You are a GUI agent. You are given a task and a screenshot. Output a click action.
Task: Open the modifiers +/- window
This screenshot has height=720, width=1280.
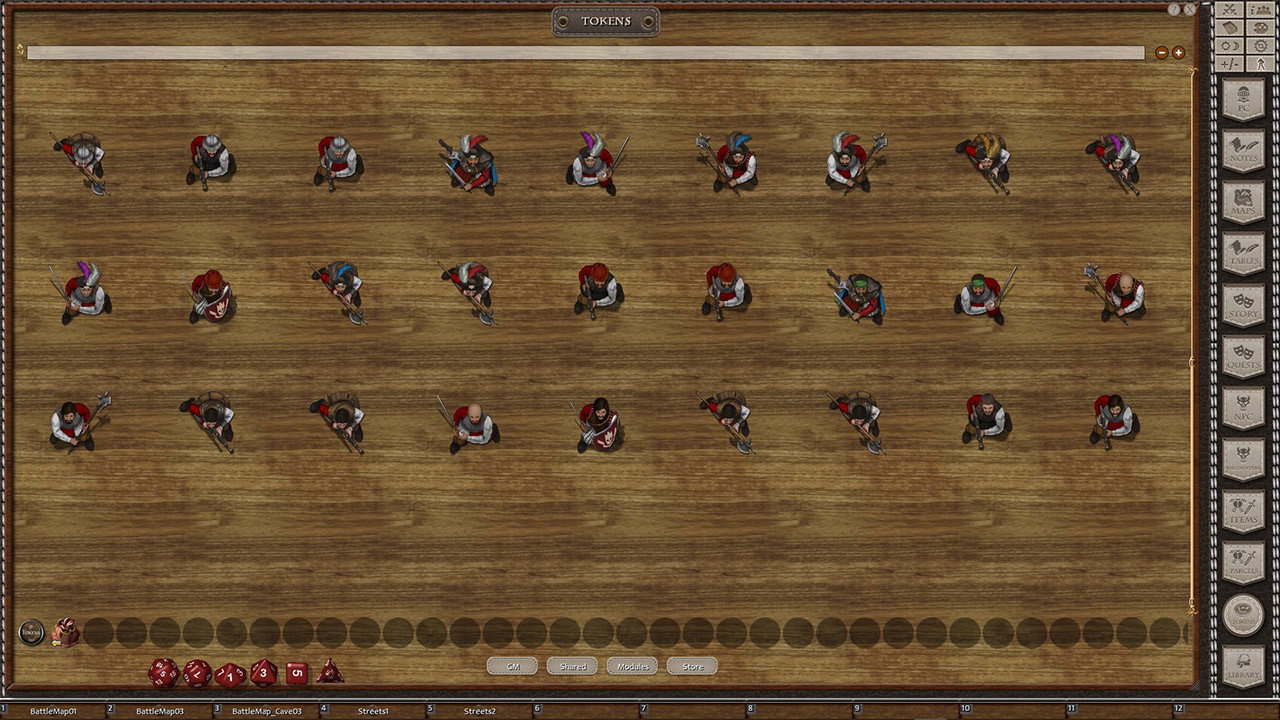[1228, 63]
